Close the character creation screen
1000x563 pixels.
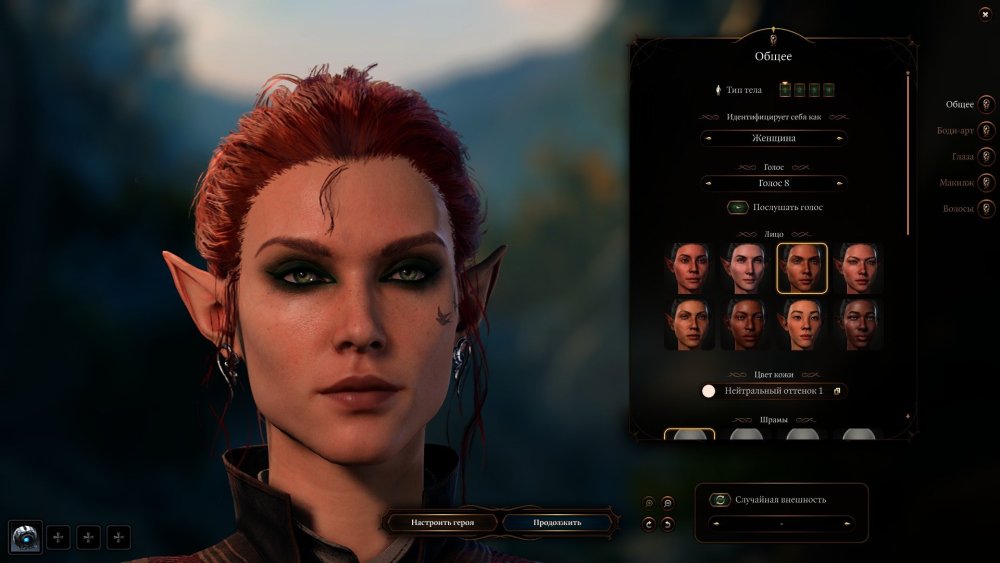point(985,13)
